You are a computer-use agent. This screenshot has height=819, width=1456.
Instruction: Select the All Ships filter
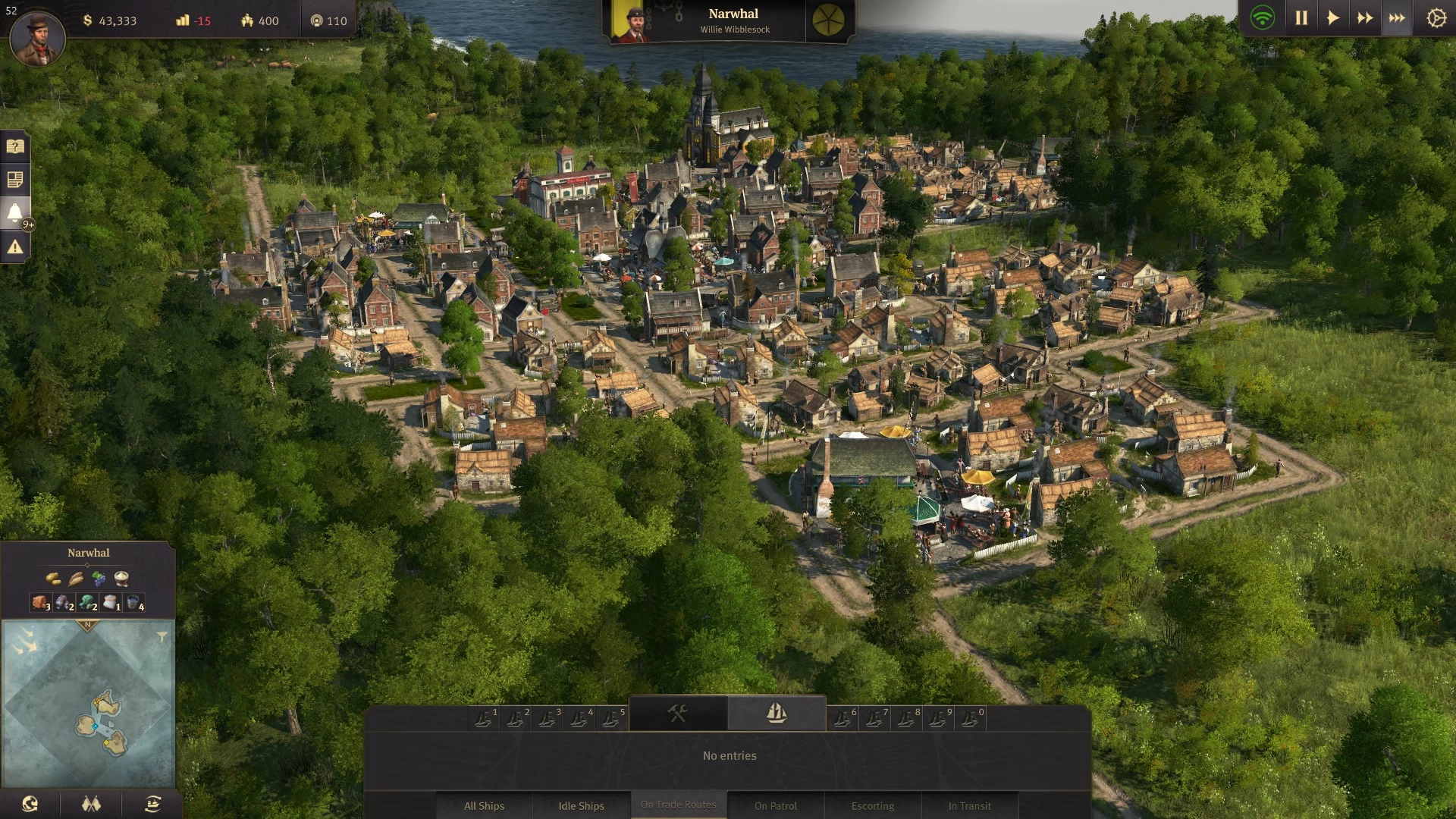tap(484, 805)
